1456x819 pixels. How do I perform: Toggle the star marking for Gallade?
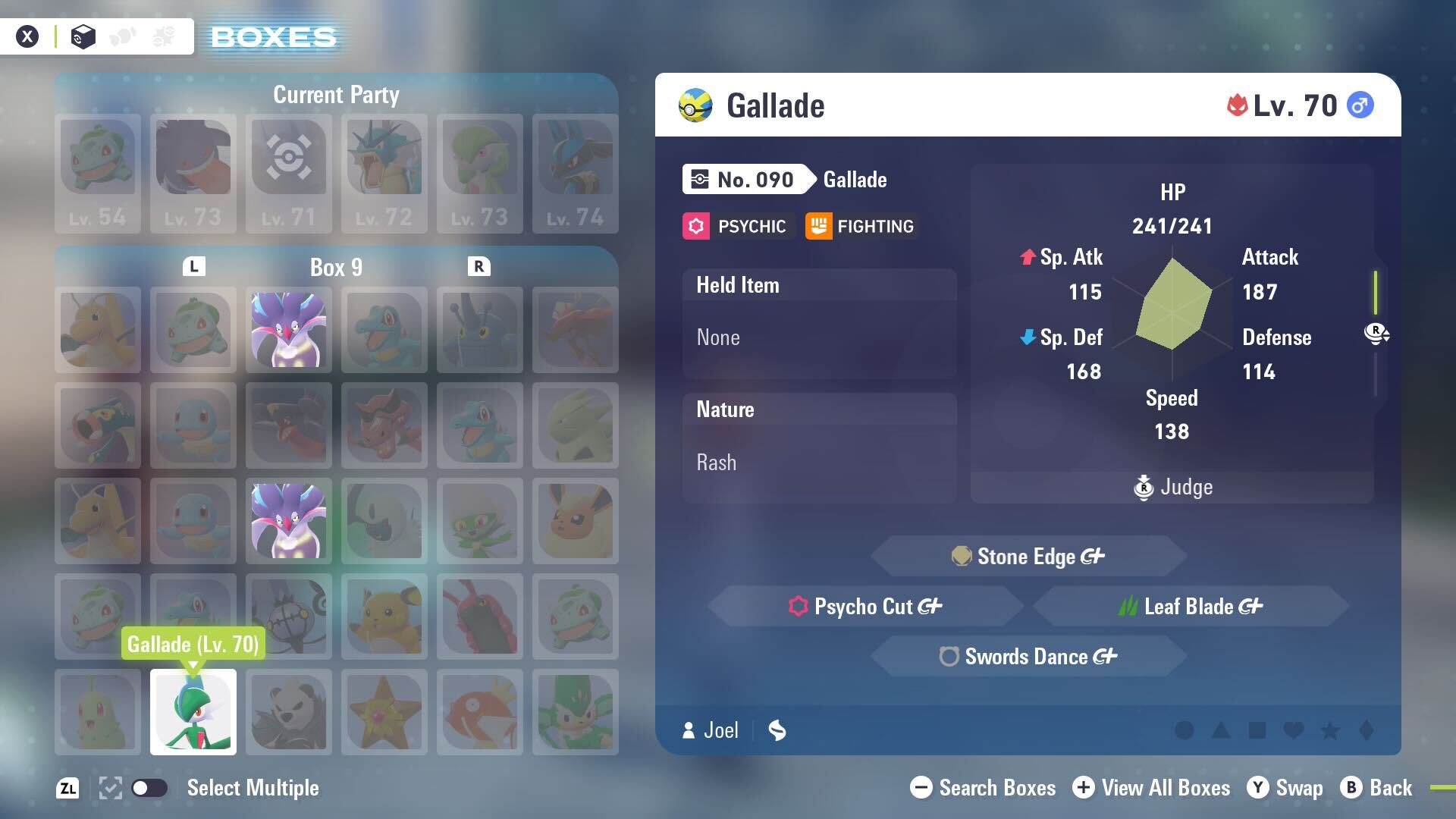1329,730
